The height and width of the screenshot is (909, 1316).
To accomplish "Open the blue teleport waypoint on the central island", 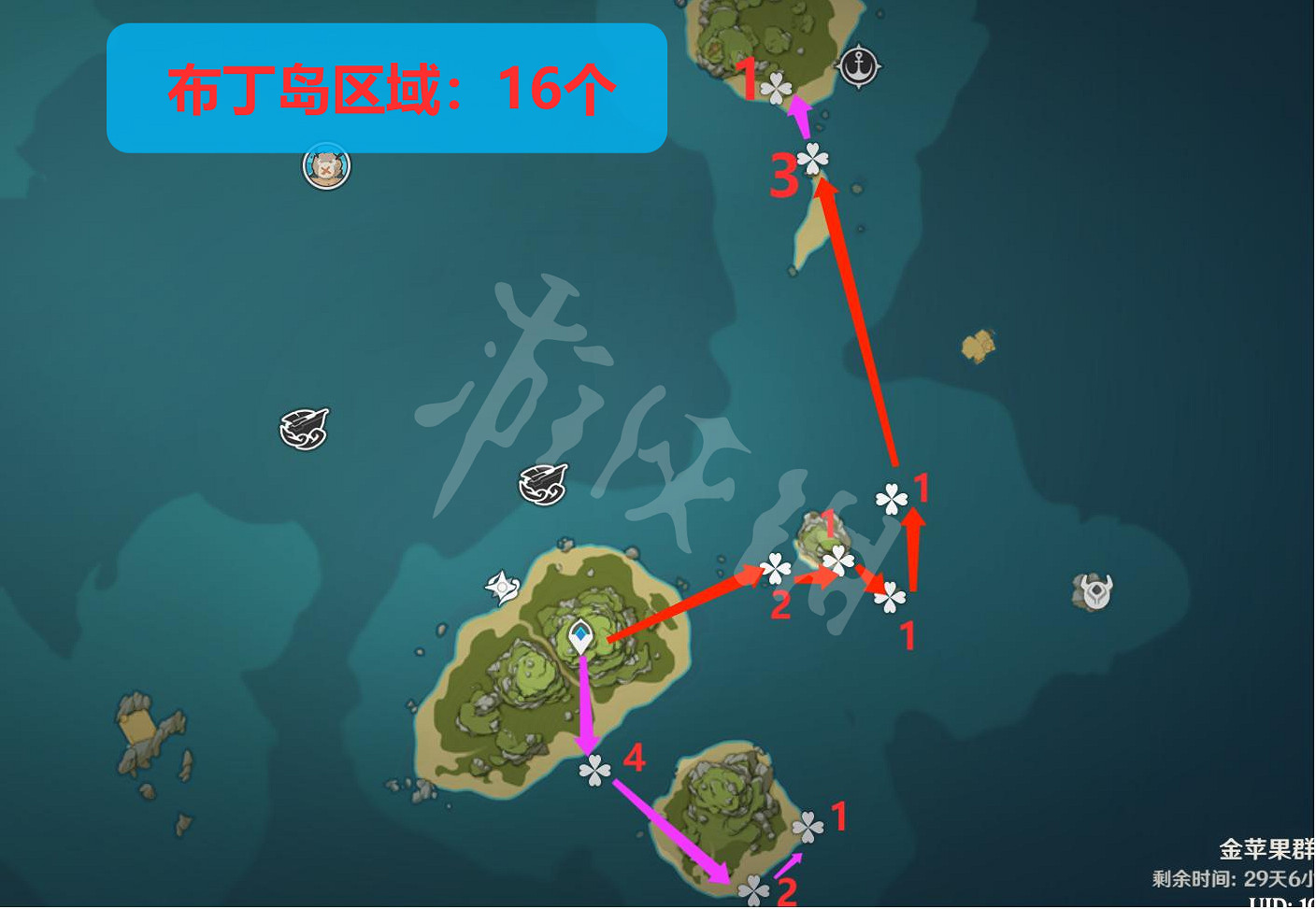I will pos(581,634).
